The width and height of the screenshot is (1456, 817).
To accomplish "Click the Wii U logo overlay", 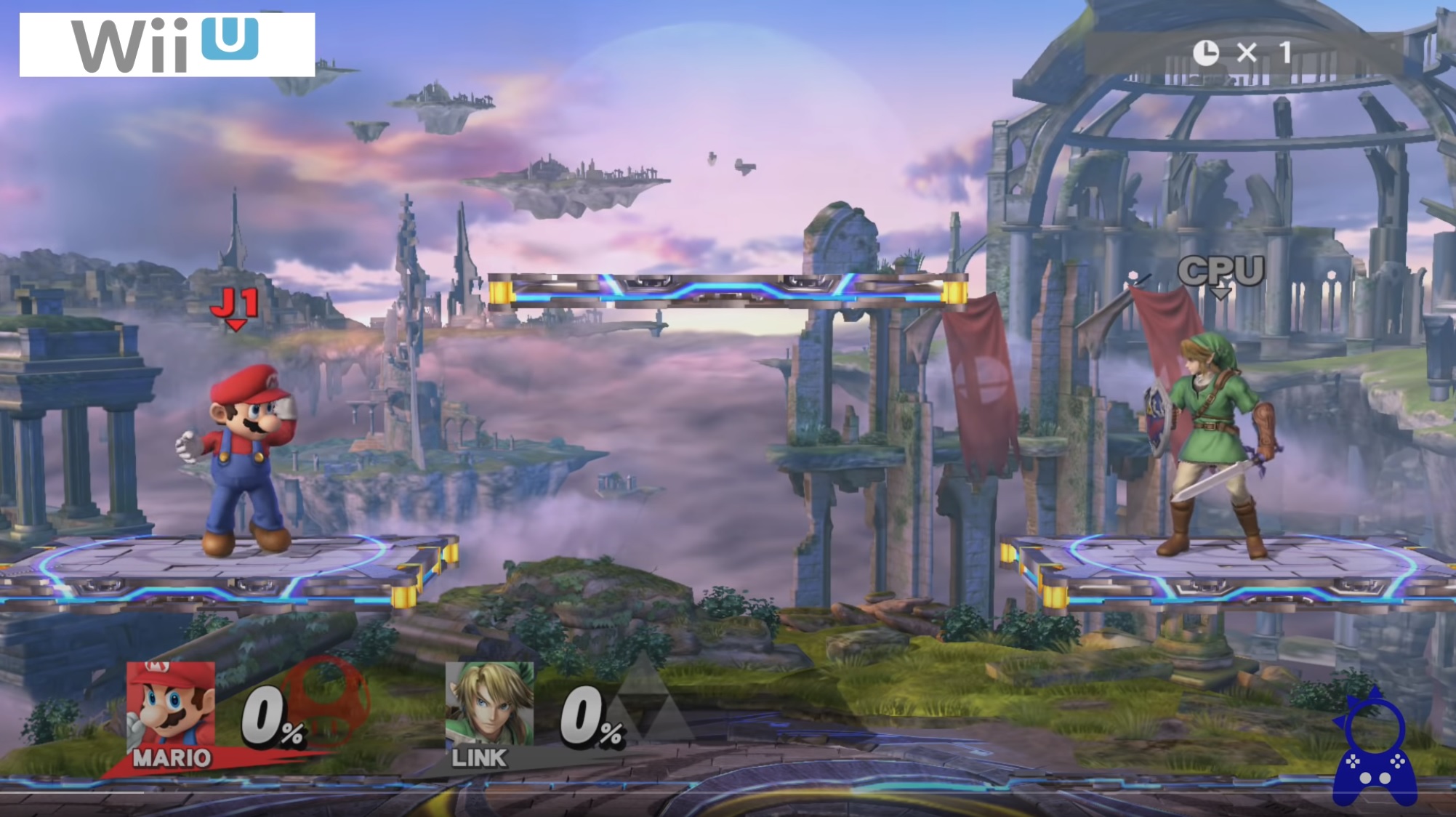I will pos(167,45).
